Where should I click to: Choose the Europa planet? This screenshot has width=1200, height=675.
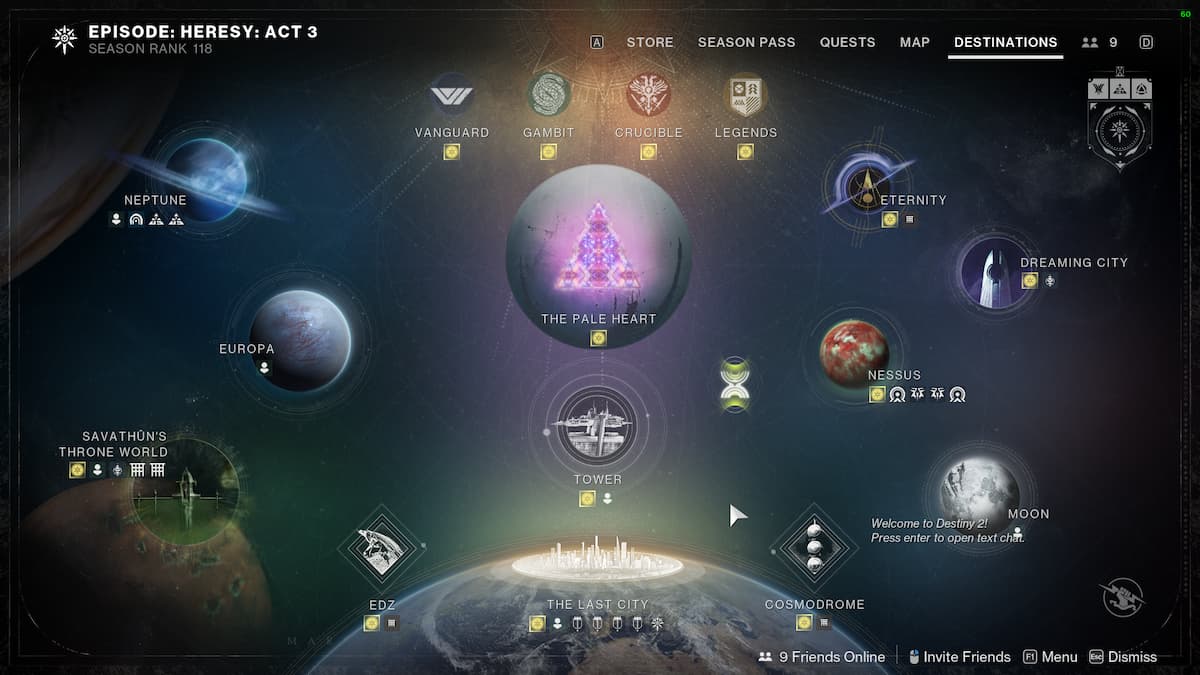click(299, 340)
